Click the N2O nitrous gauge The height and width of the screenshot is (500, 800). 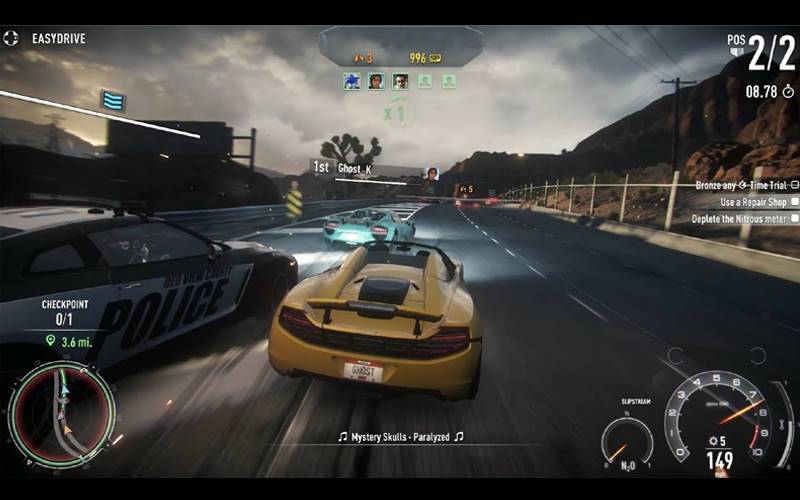point(627,440)
